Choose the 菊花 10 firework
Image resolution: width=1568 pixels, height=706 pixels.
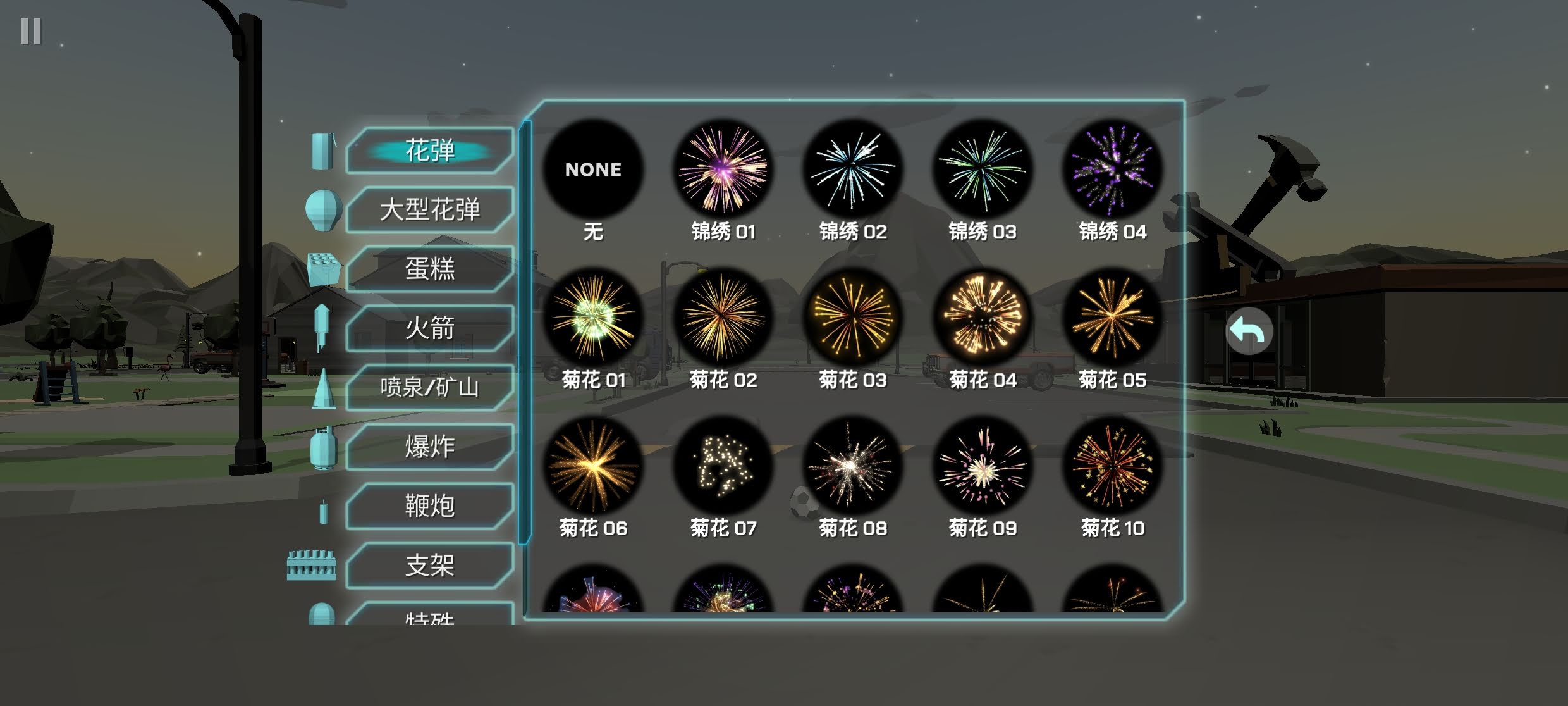coord(1112,466)
